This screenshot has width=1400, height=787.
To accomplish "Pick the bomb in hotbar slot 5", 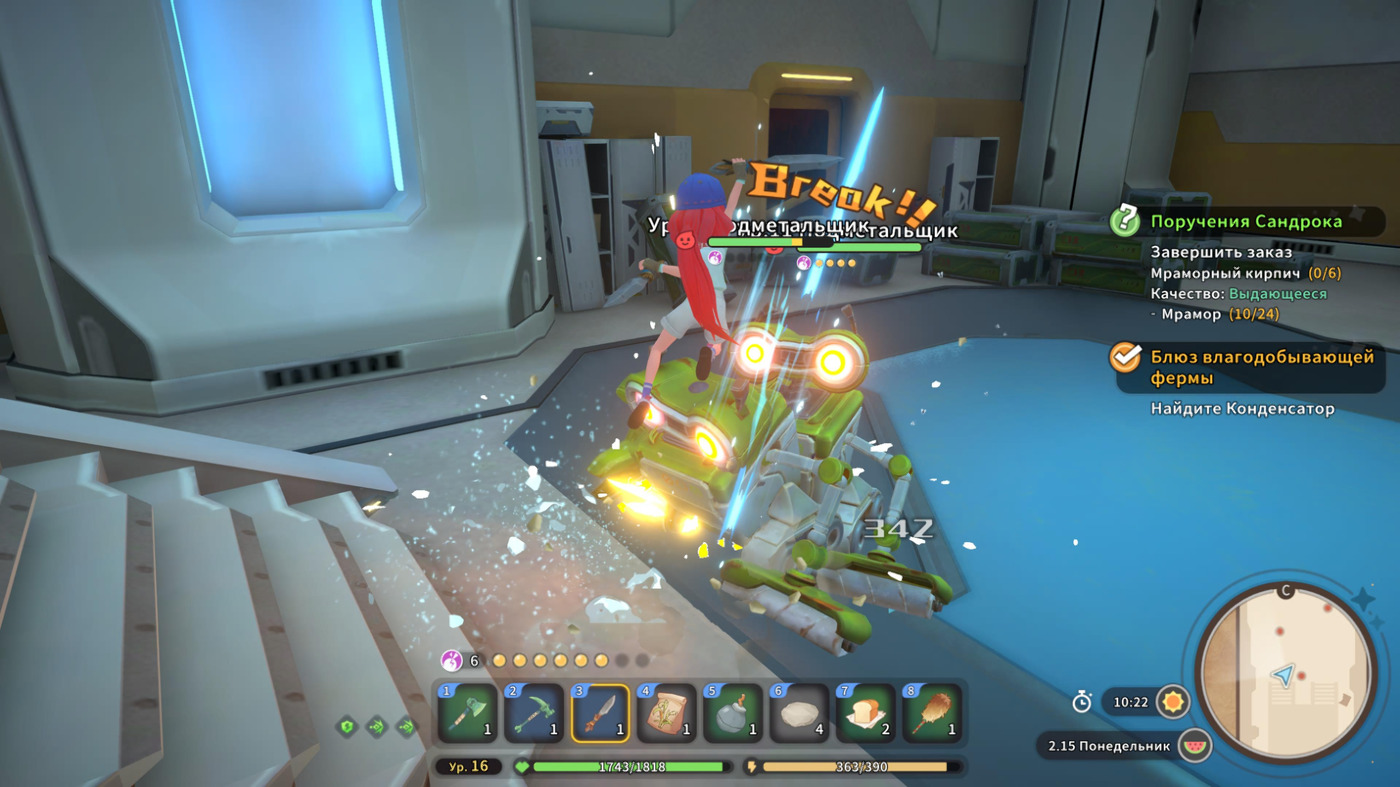I will [x=733, y=713].
